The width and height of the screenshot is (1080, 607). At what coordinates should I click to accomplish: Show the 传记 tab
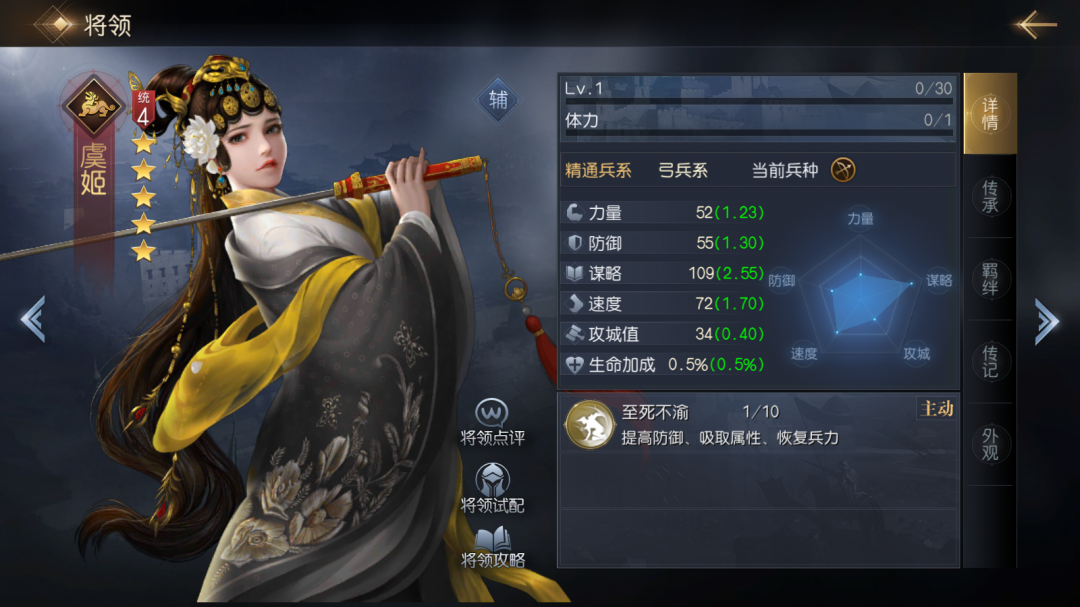point(989,362)
